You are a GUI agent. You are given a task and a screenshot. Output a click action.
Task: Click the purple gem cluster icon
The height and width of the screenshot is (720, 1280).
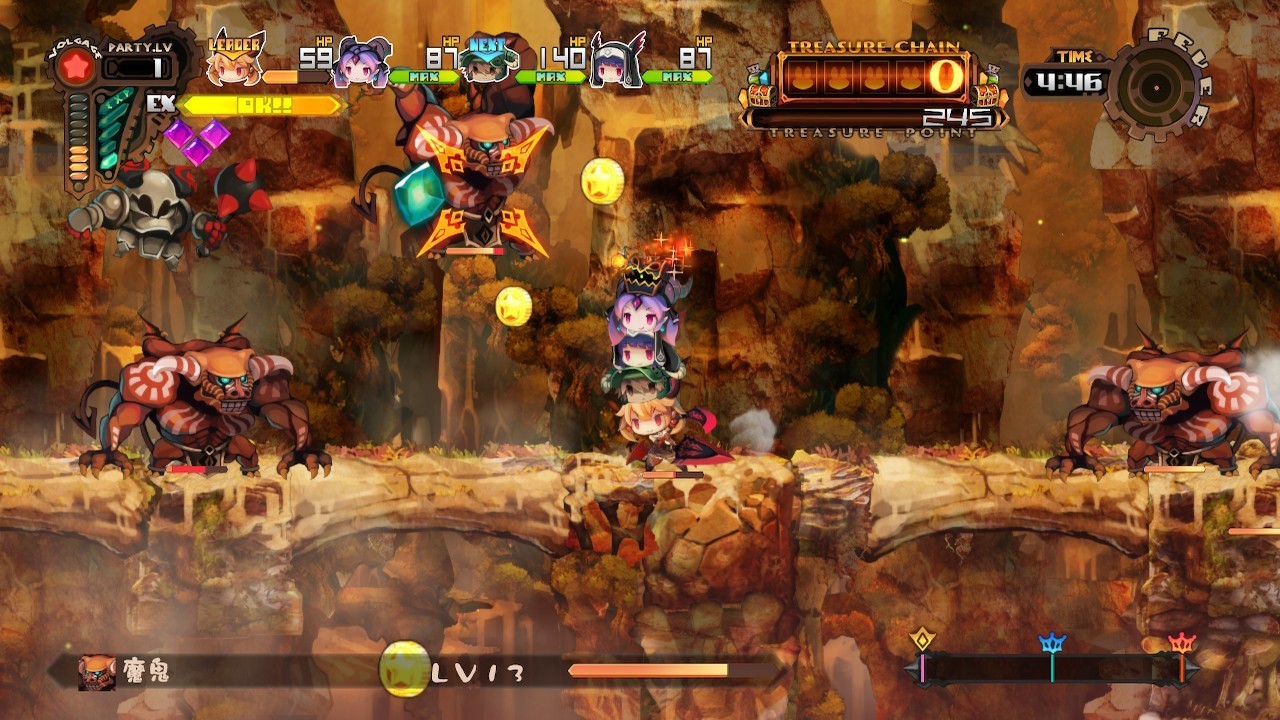point(196,141)
